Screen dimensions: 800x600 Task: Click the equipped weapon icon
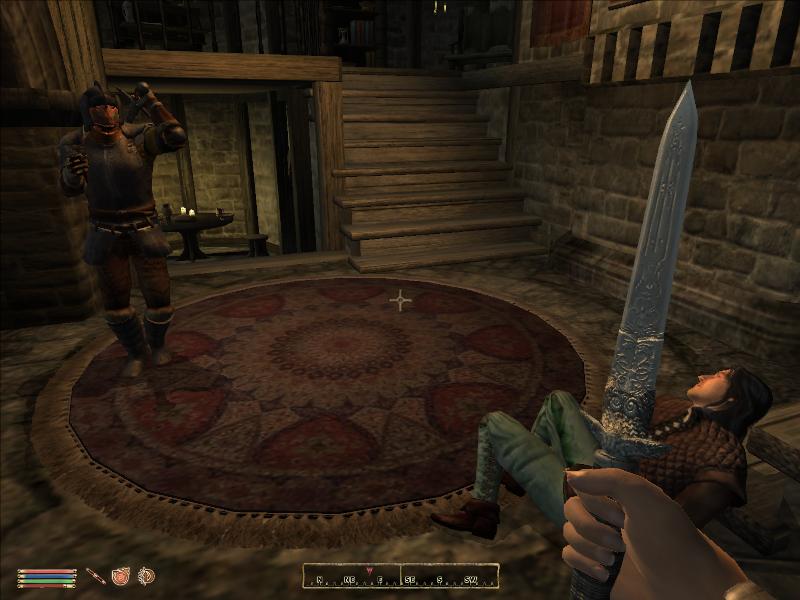coord(96,576)
